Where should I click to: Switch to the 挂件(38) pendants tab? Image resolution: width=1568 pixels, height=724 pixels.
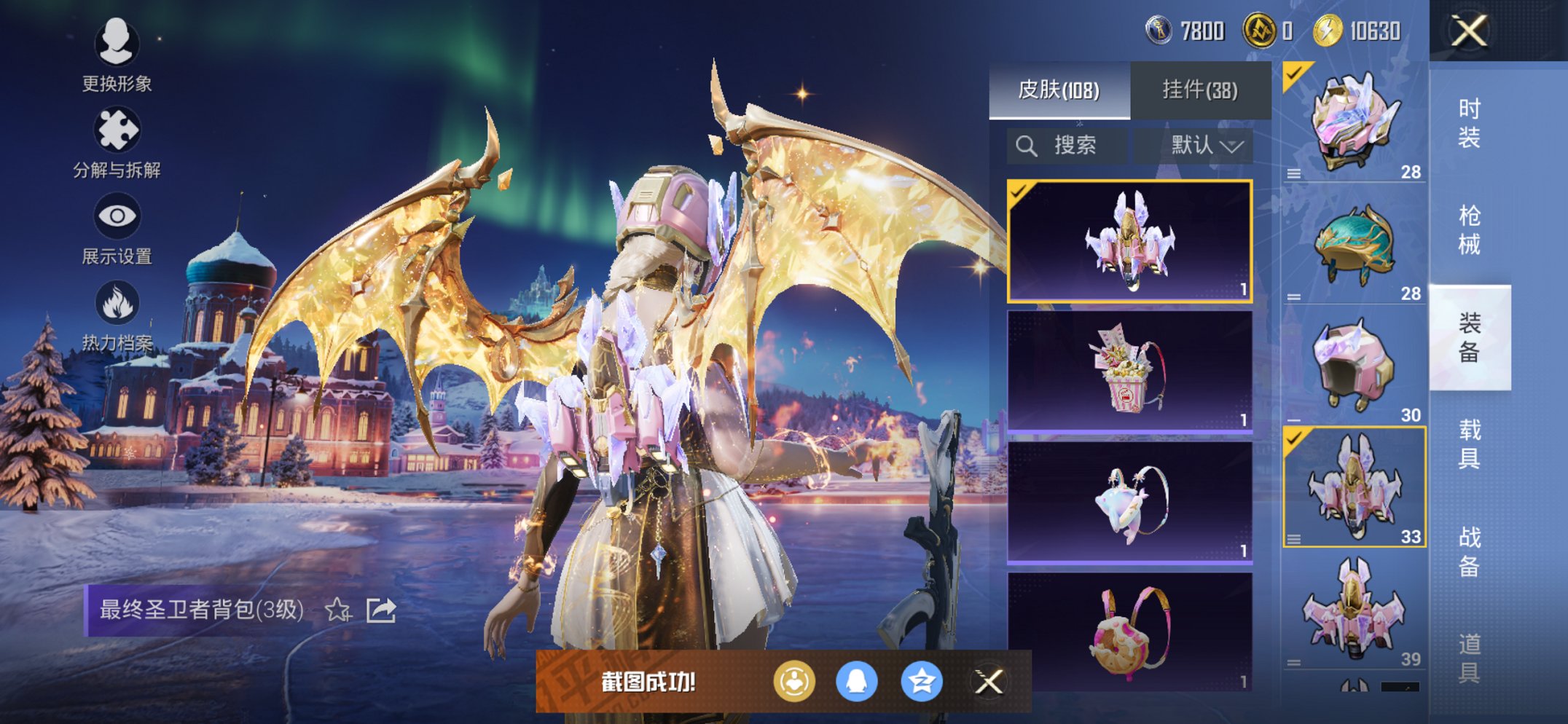1199,90
